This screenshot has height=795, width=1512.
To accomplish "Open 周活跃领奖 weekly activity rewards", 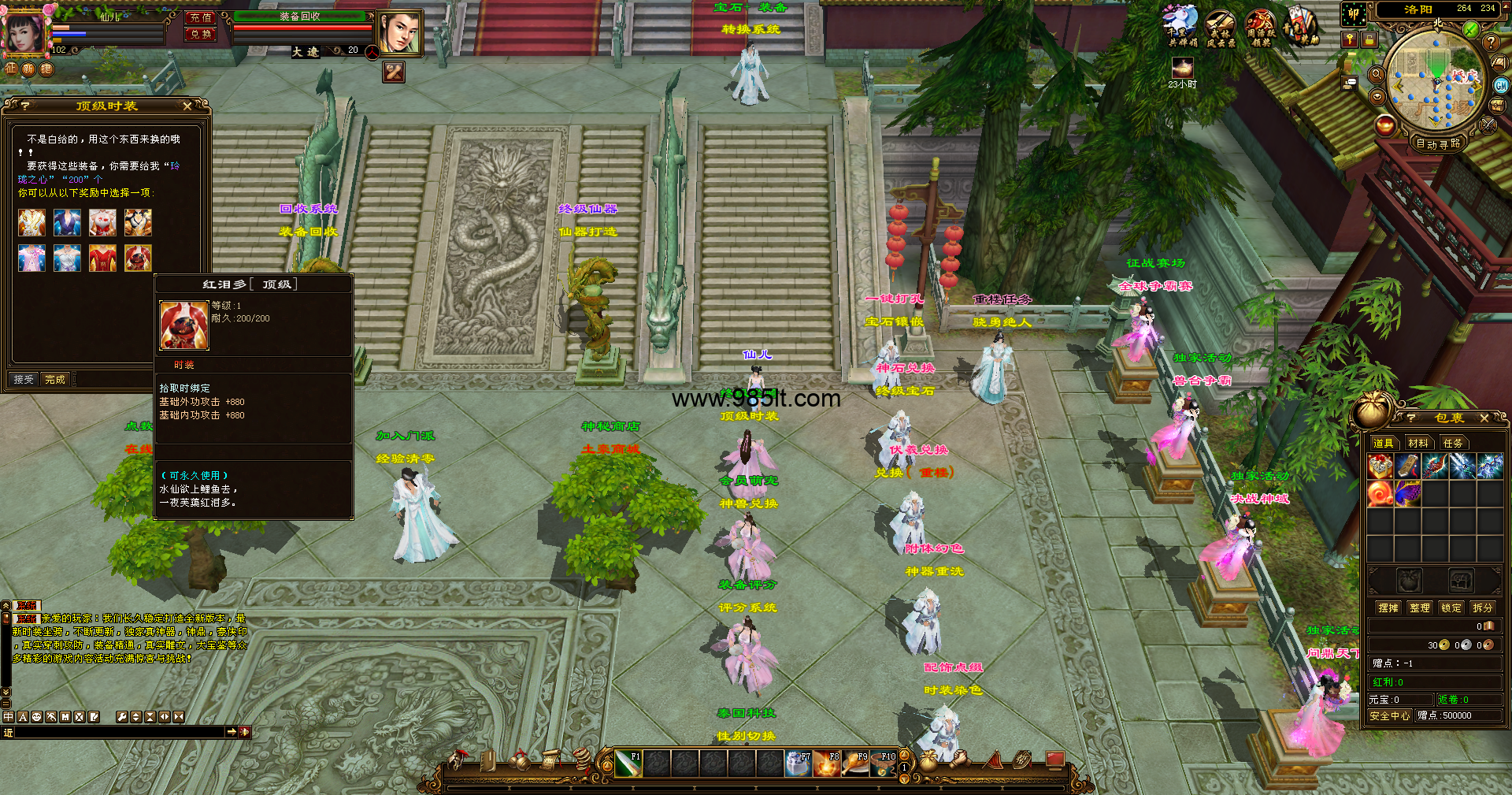I will point(1260,28).
